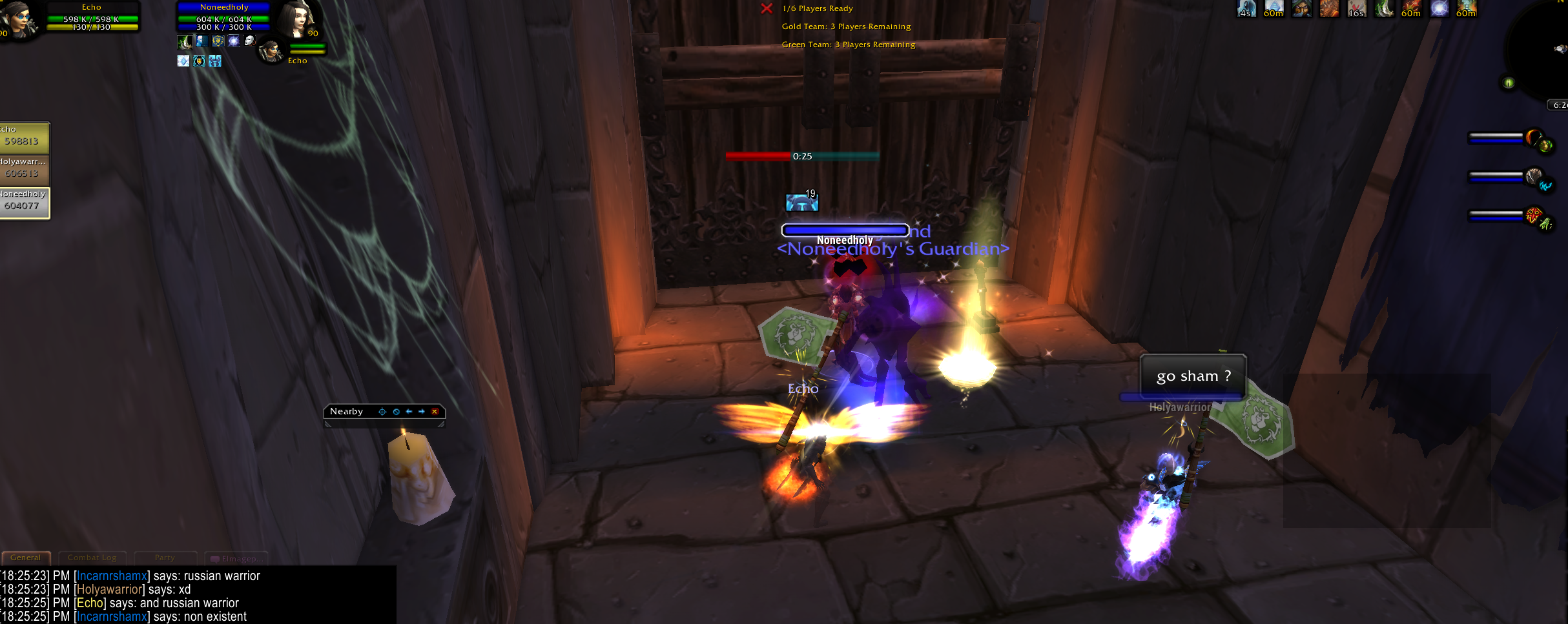Click Echo's player portrait

coord(18,19)
